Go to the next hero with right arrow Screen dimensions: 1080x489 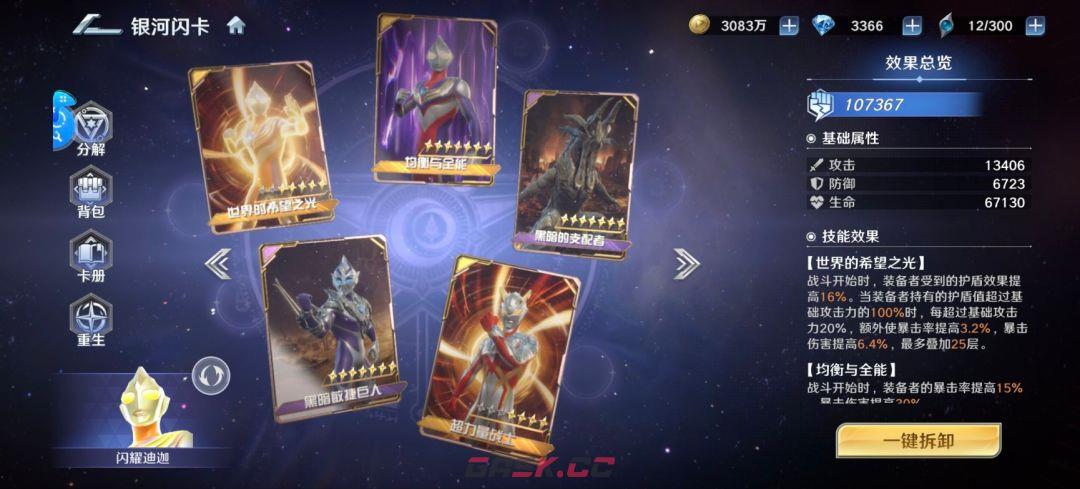pos(686,263)
